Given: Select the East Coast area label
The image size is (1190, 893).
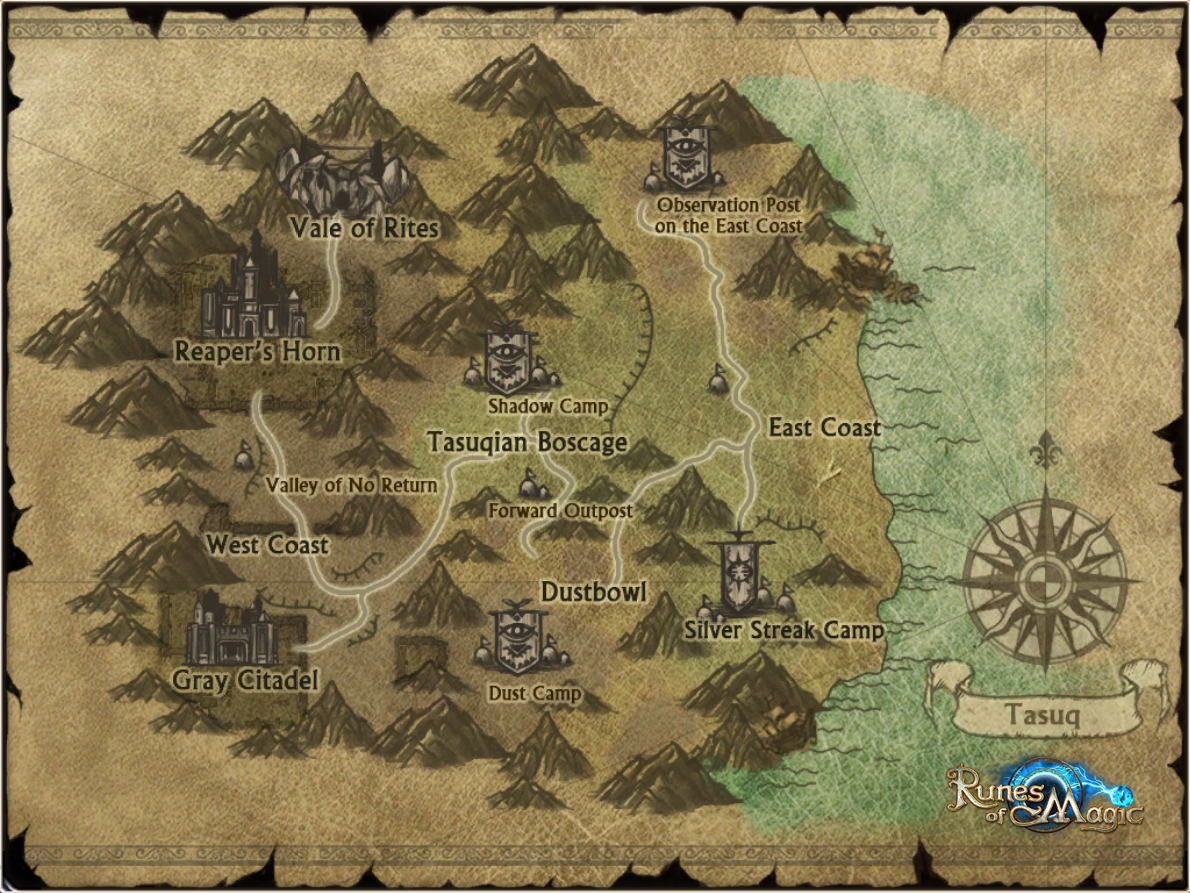Looking at the screenshot, I should [824, 428].
